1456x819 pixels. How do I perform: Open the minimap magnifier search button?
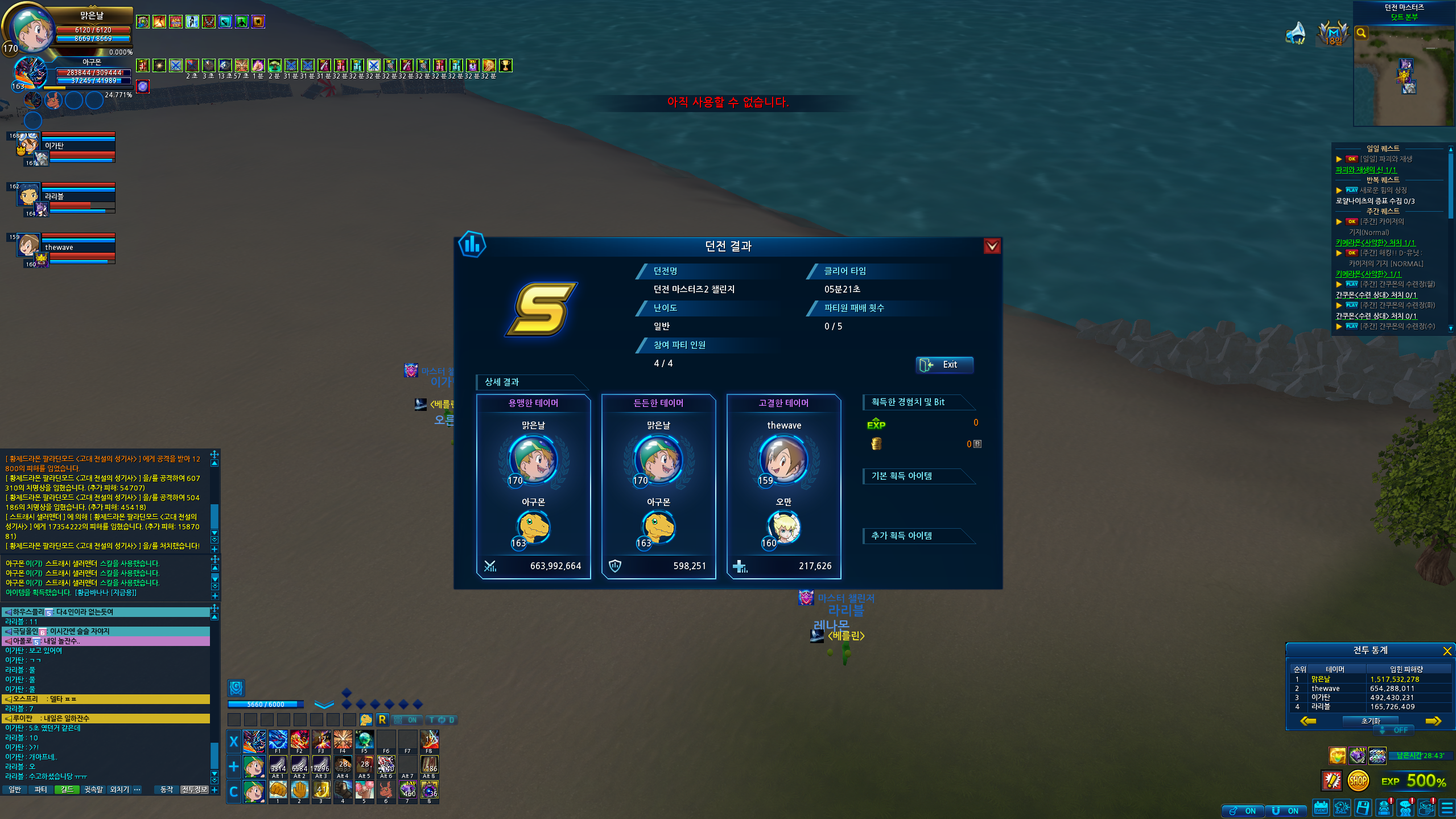pyautogui.click(x=1361, y=33)
